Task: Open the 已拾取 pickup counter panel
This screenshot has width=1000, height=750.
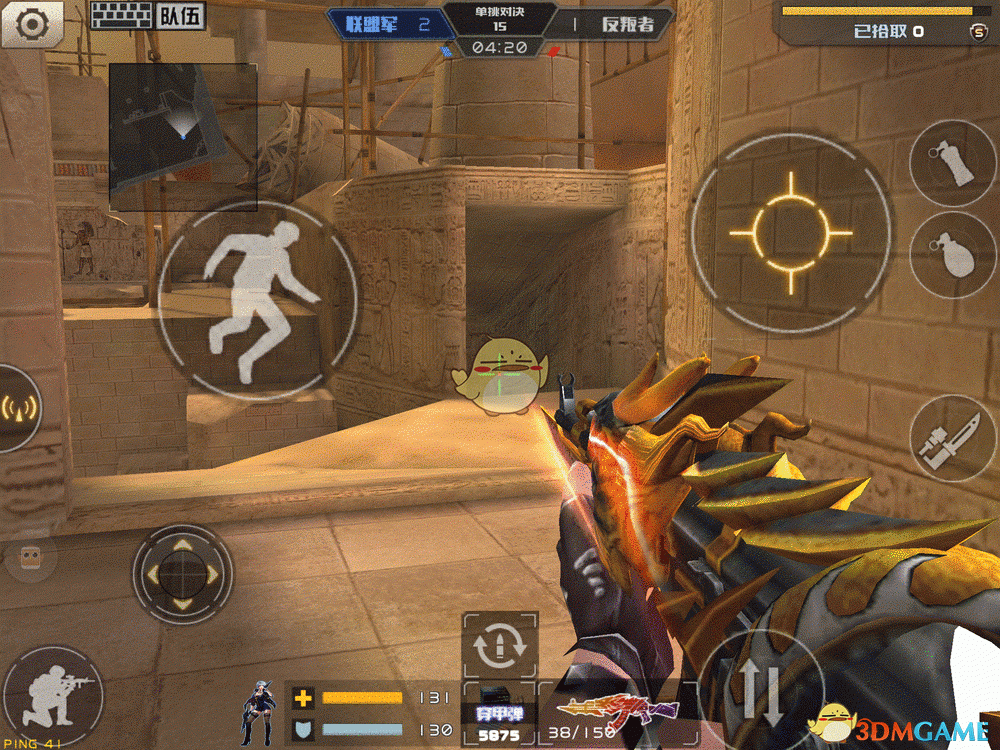Action: coord(888,31)
